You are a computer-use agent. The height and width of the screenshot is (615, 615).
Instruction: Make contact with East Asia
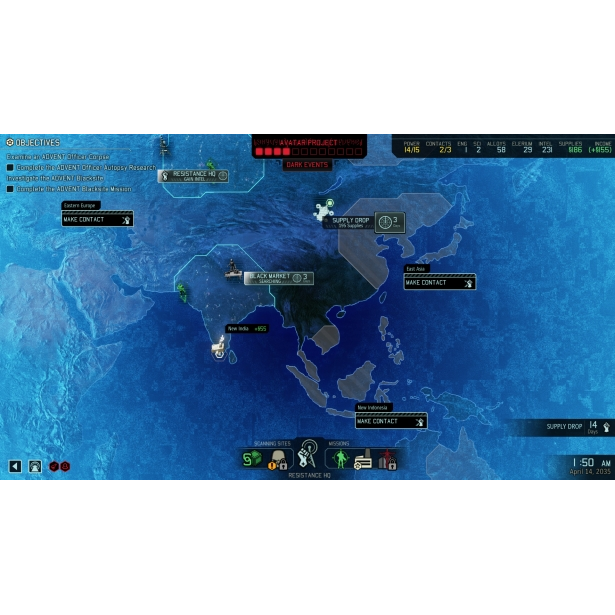(x=439, y=283)
